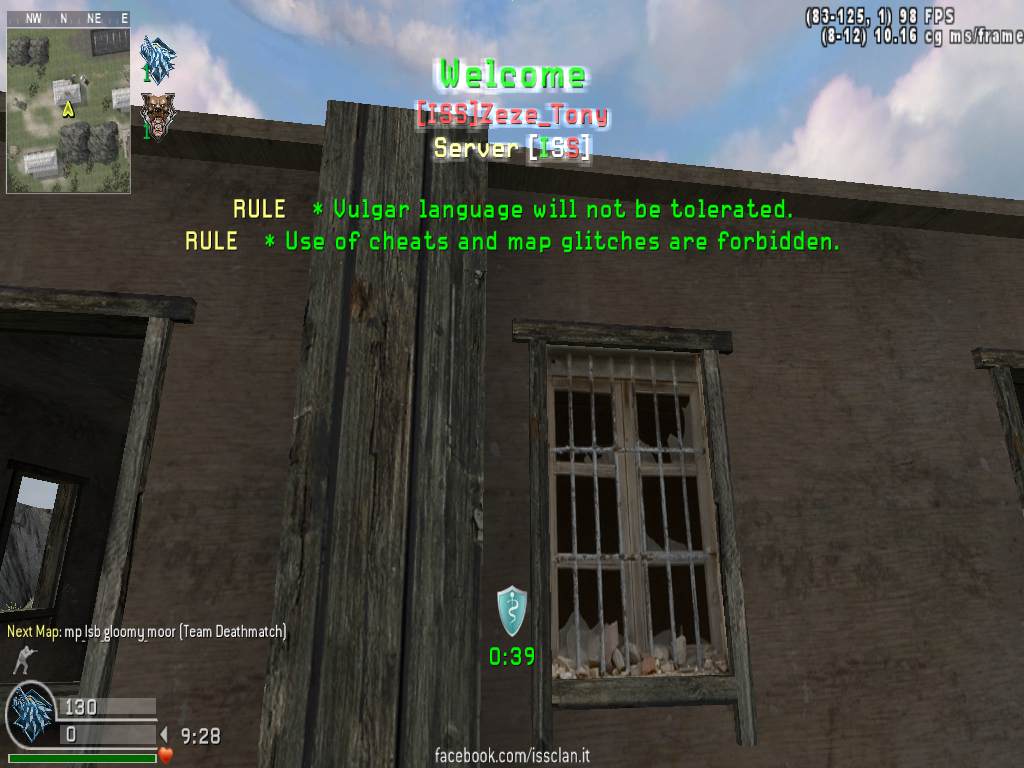The image size is (1024, 768).
Task: Open the facebook.com/issclan.it link
Action: tap(511, 755)
